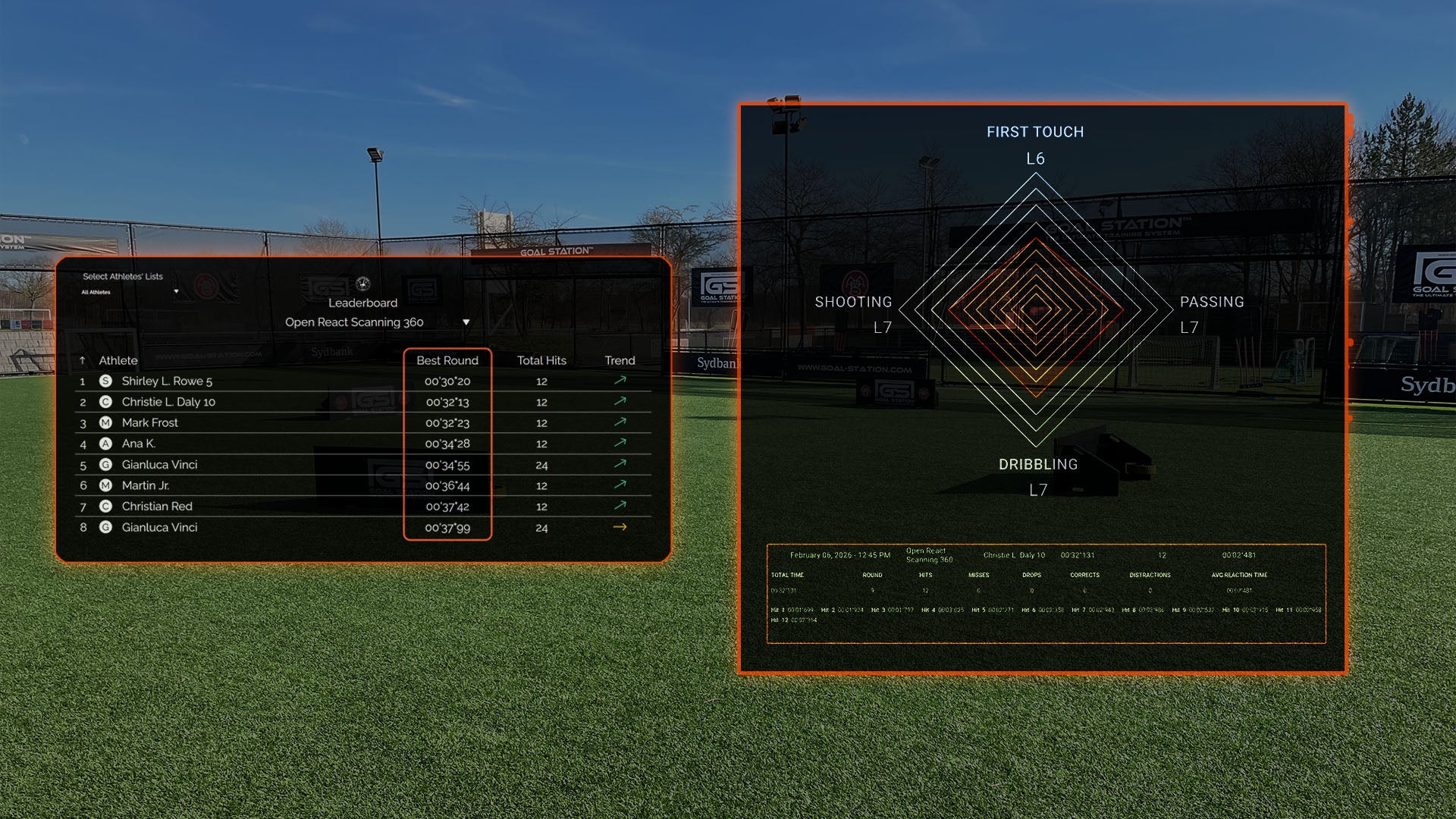This screenshot has height=819, width=1456.
Task: Select Shirley L. Rowe 5 row
Action: tap(167, 381)
